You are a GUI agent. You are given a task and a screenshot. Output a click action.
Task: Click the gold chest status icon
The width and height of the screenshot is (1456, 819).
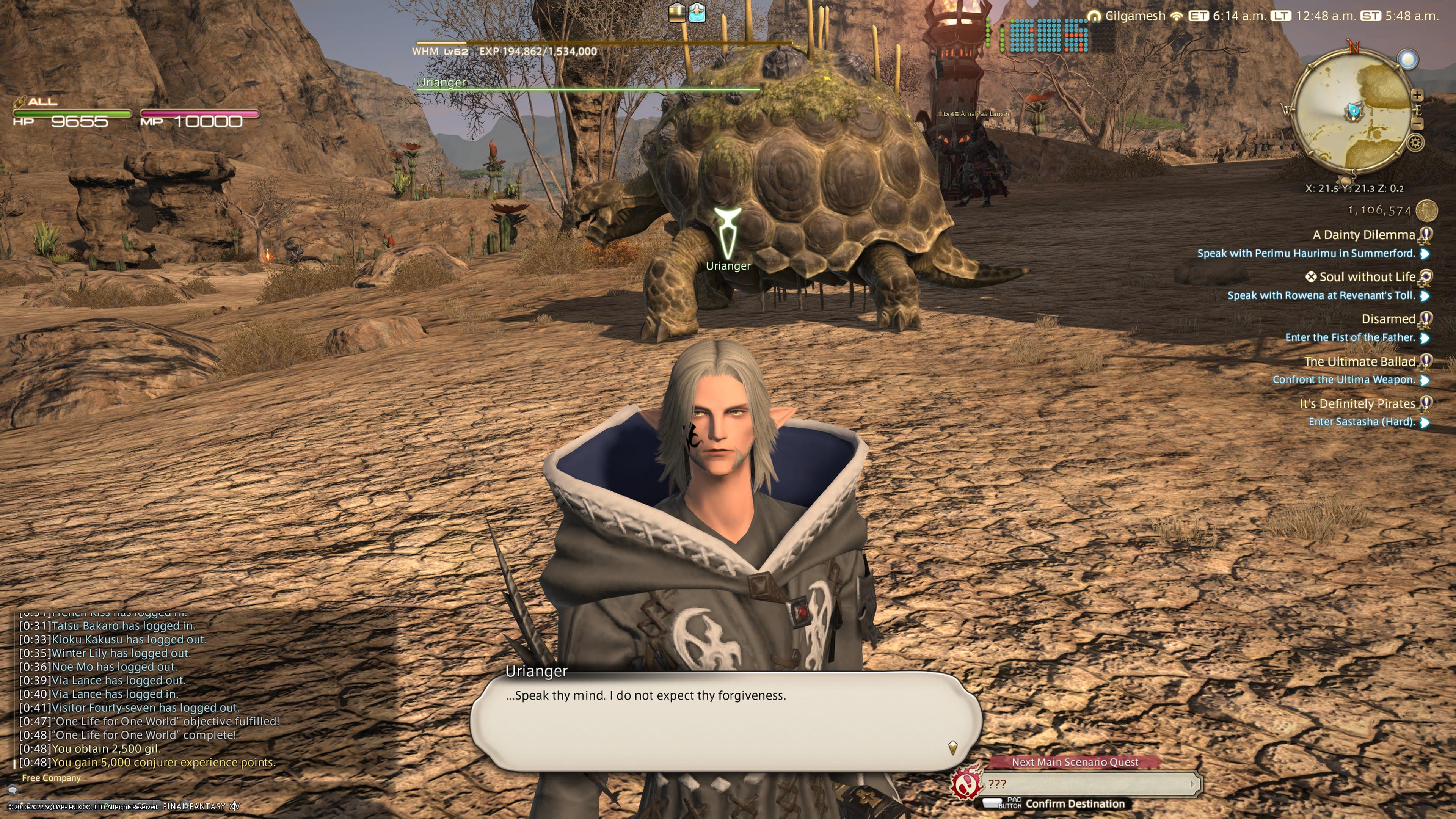tap(676, 12)
